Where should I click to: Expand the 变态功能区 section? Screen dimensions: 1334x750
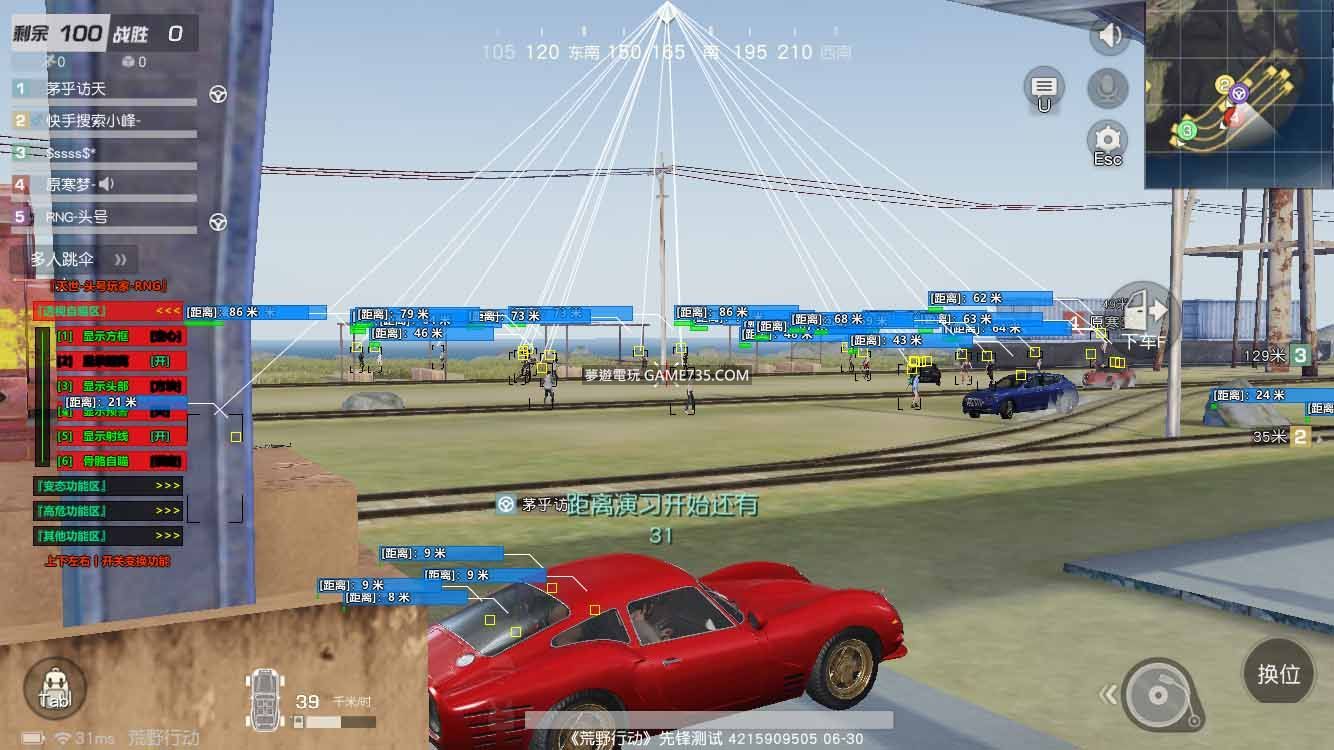(108, 486)
